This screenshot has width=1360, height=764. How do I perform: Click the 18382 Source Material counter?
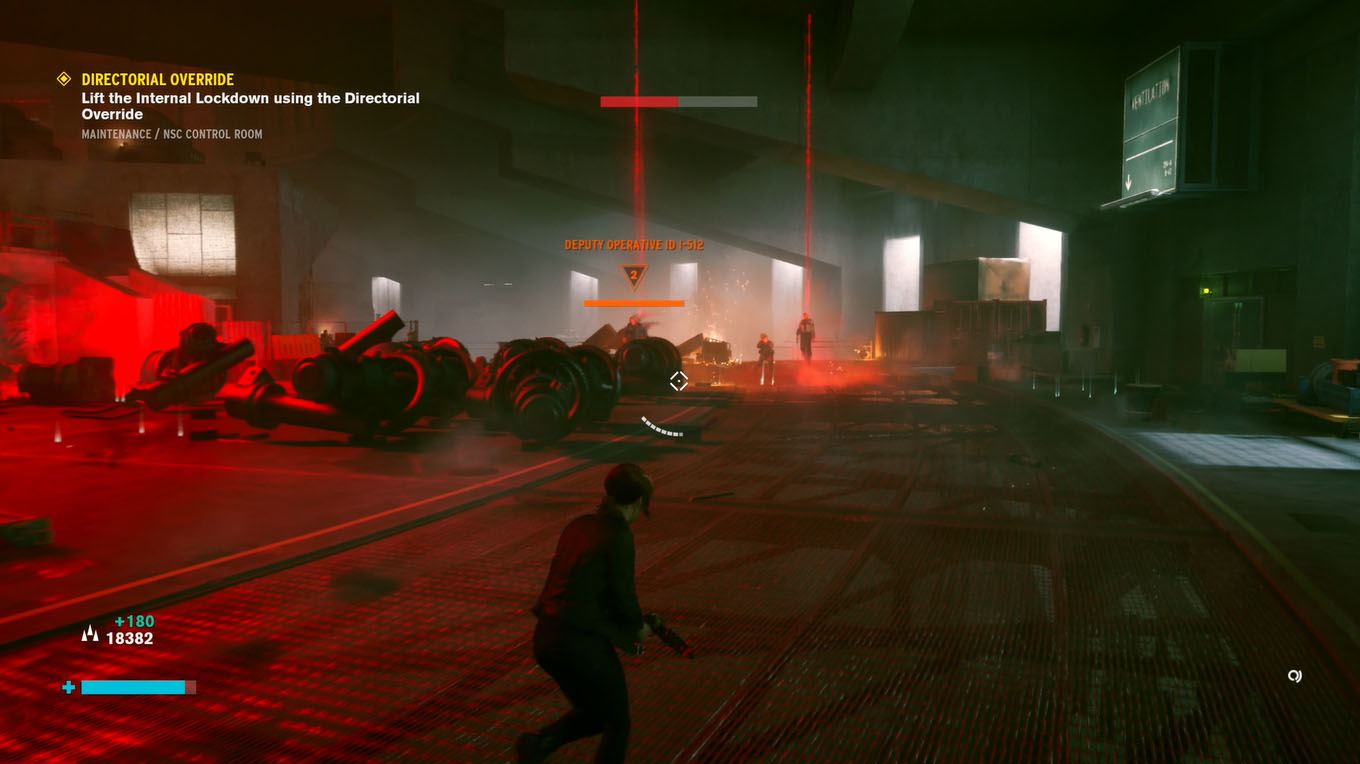132,638
